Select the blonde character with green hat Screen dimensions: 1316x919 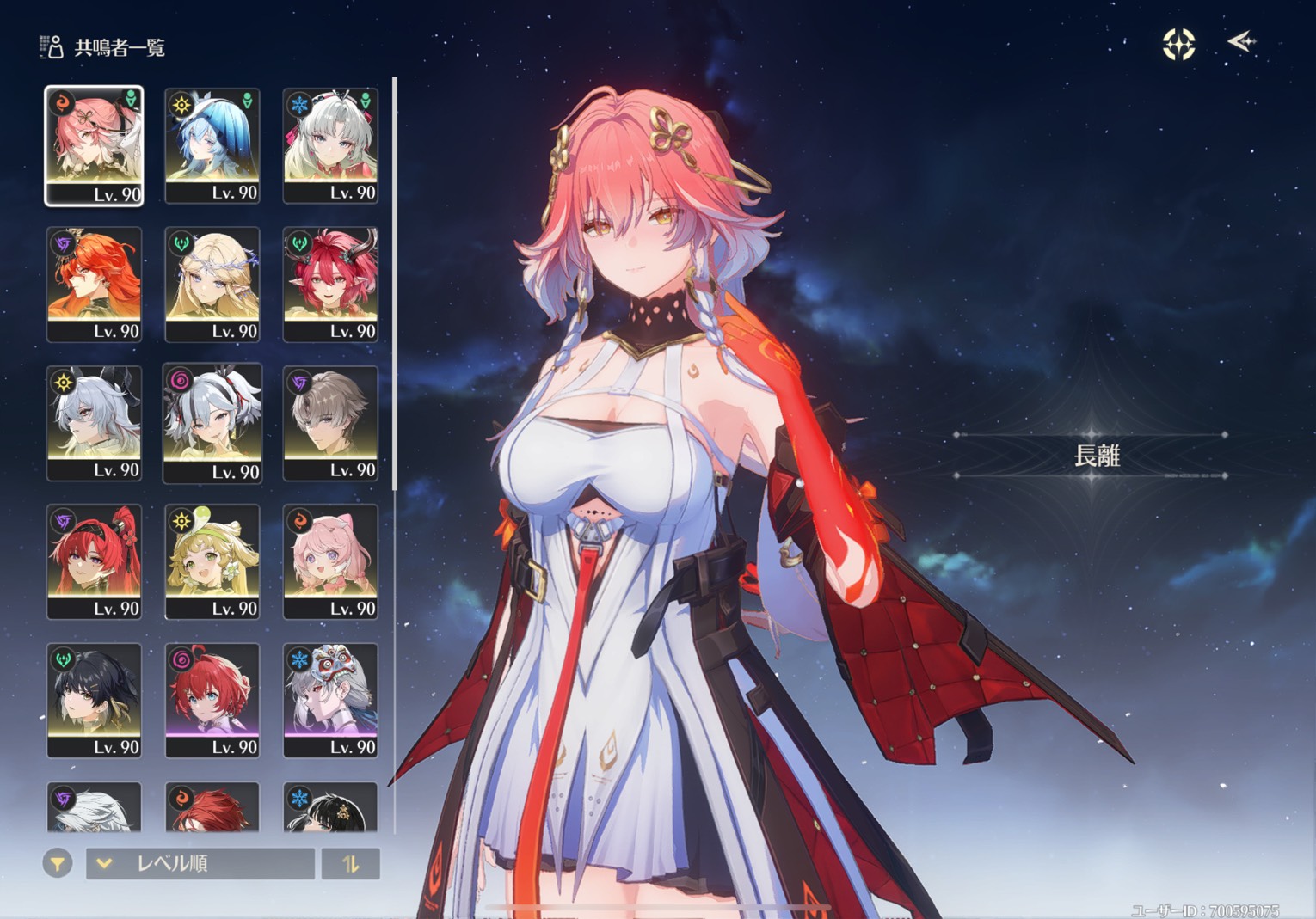pyautogui.click(x=212, y=561)
